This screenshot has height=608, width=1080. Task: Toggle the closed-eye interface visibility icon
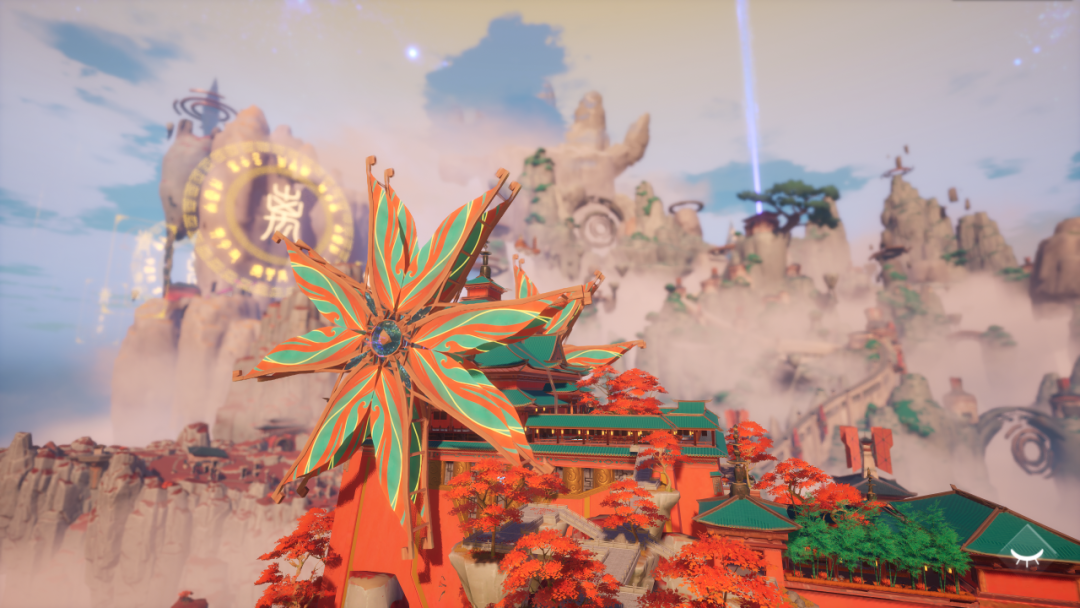[x=1026, y=556]
